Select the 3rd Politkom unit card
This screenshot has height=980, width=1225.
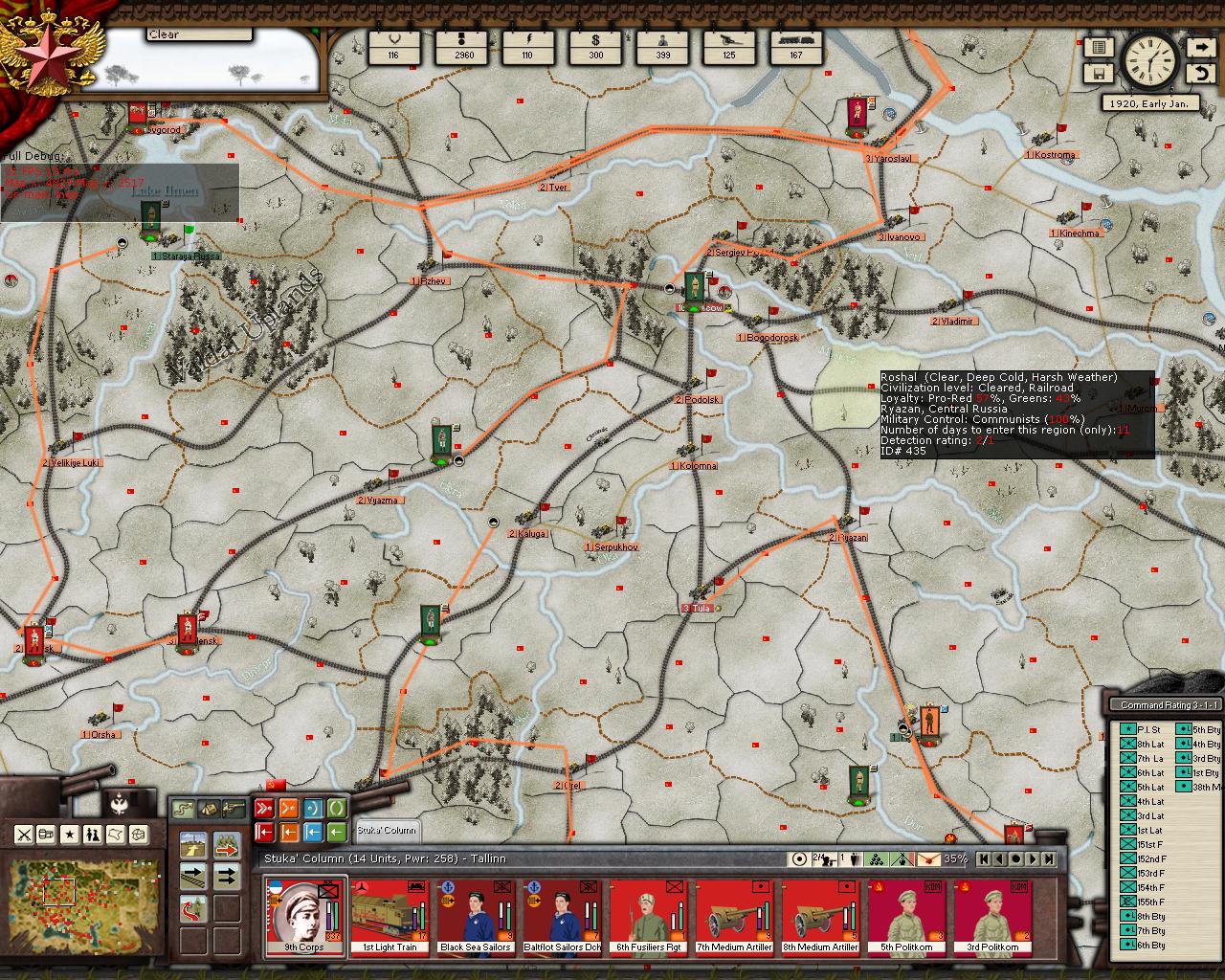pos(992,916)
